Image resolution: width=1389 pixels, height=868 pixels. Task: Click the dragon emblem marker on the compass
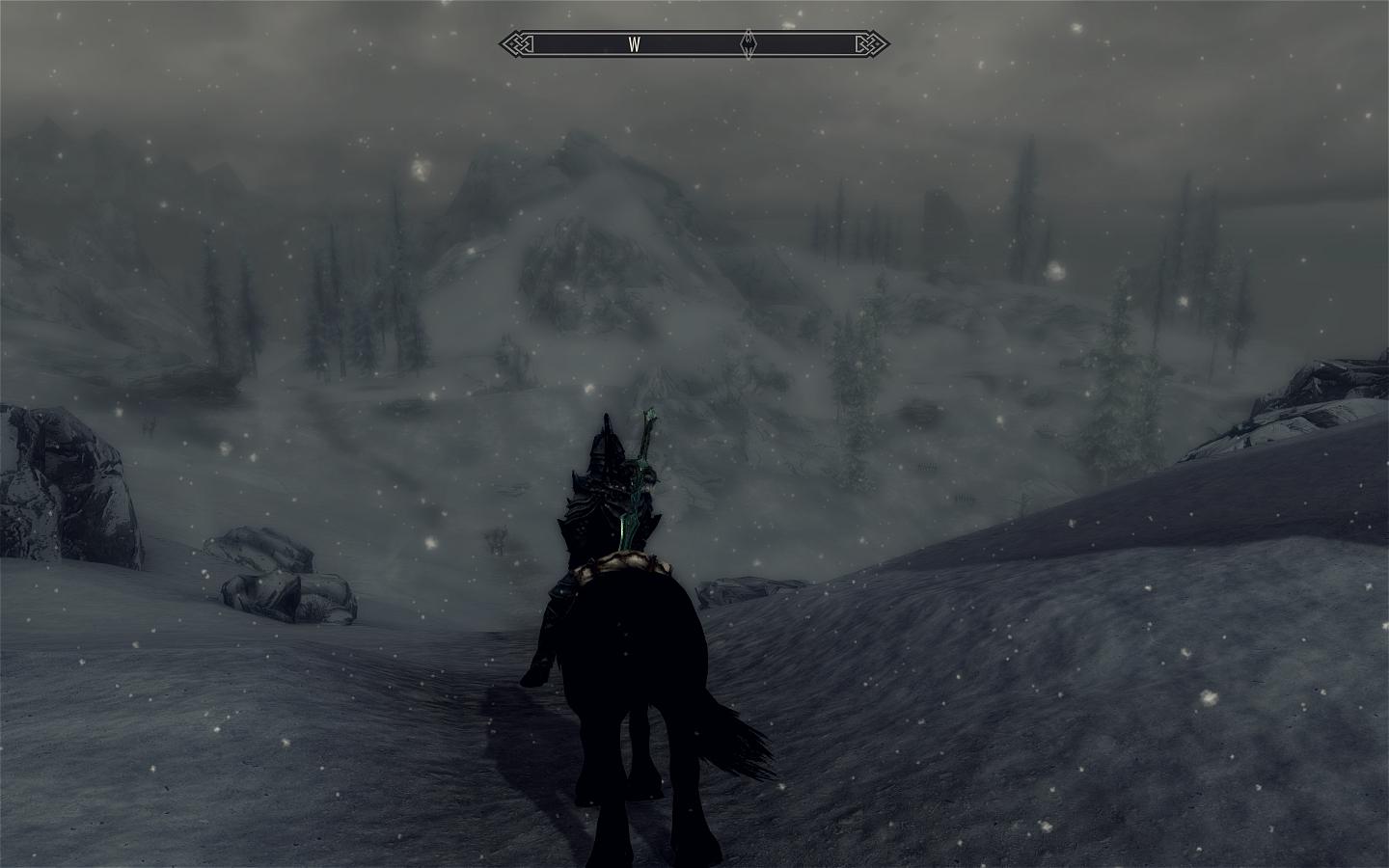749,44
